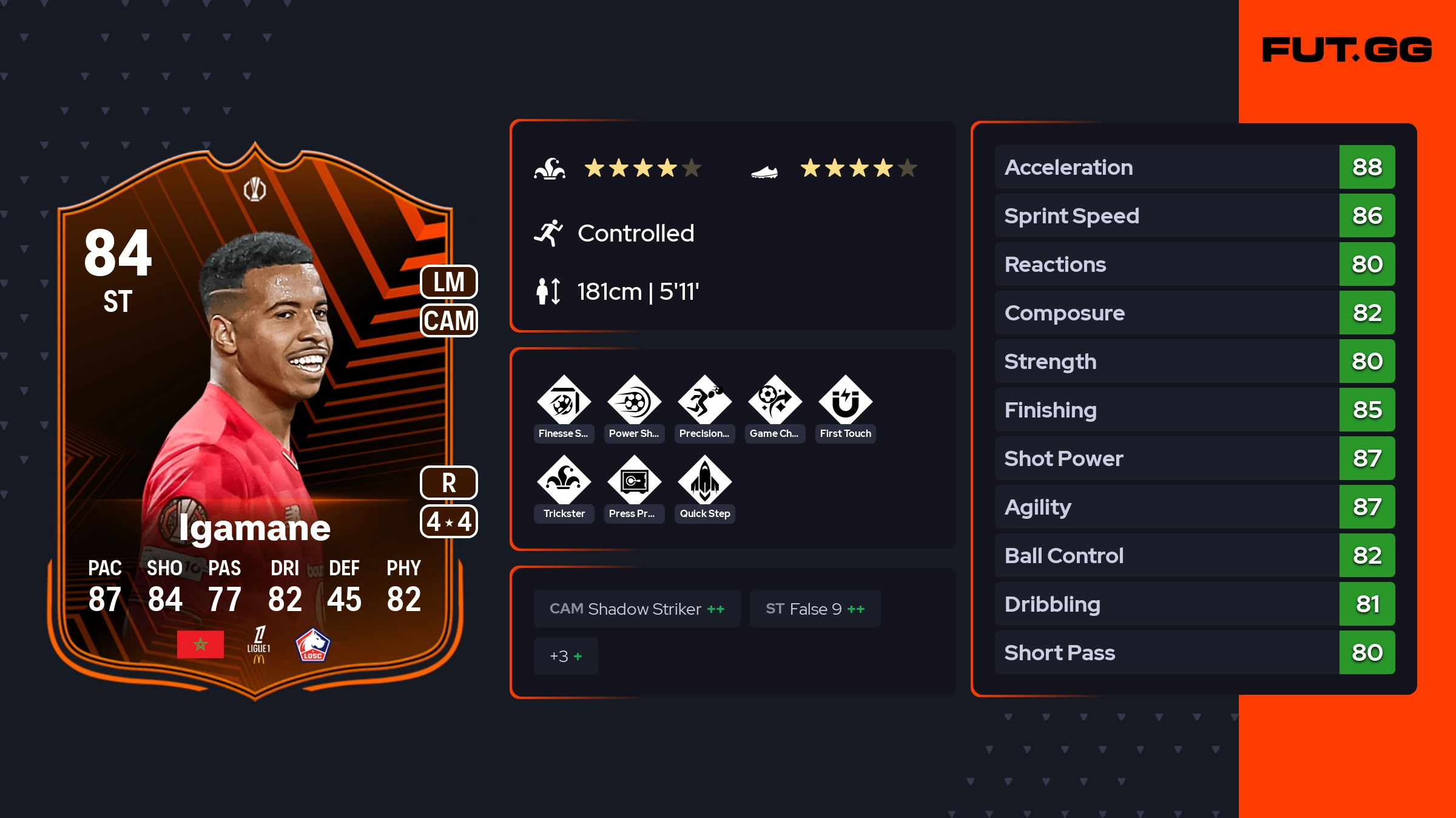This screenshot has height=818, width=1456.
Task: Select the Shot Power stat row
Action: [1194, 458]
